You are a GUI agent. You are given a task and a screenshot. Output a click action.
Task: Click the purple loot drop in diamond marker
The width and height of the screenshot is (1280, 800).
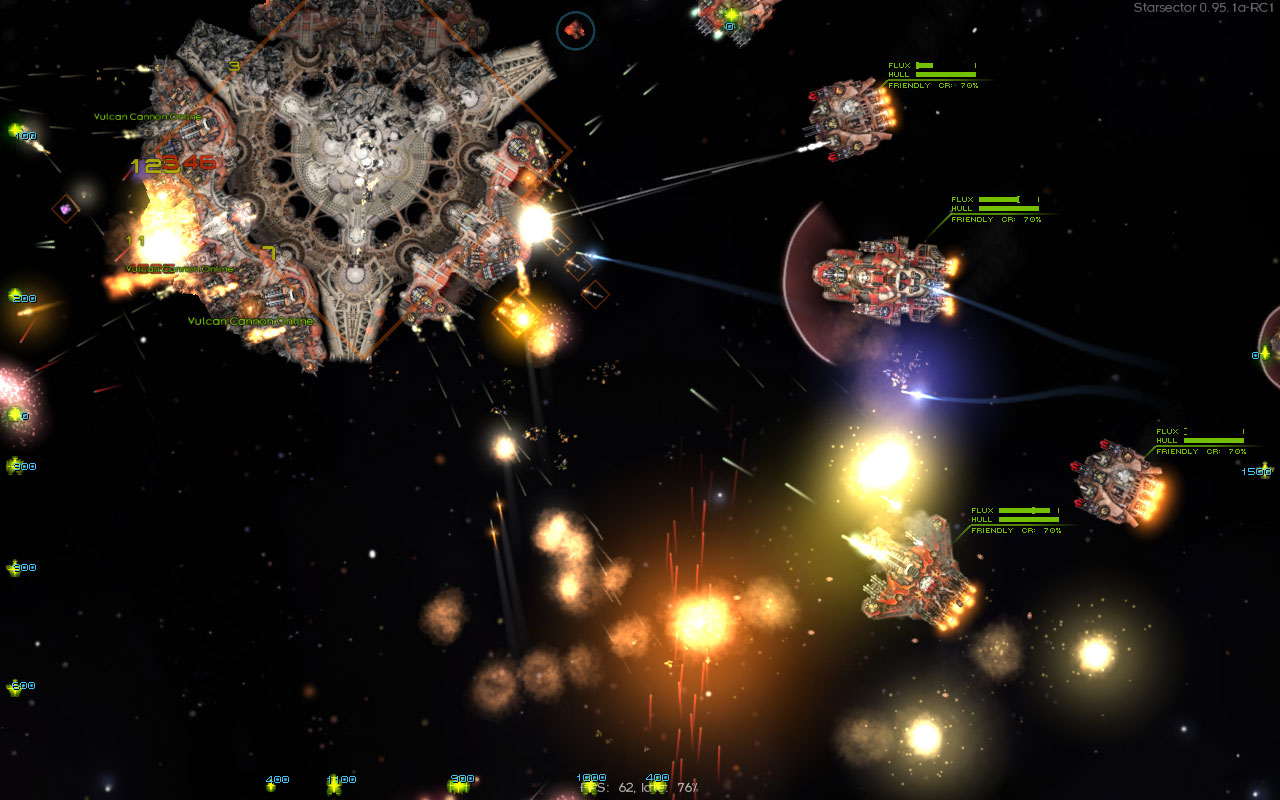pos(67,209)
